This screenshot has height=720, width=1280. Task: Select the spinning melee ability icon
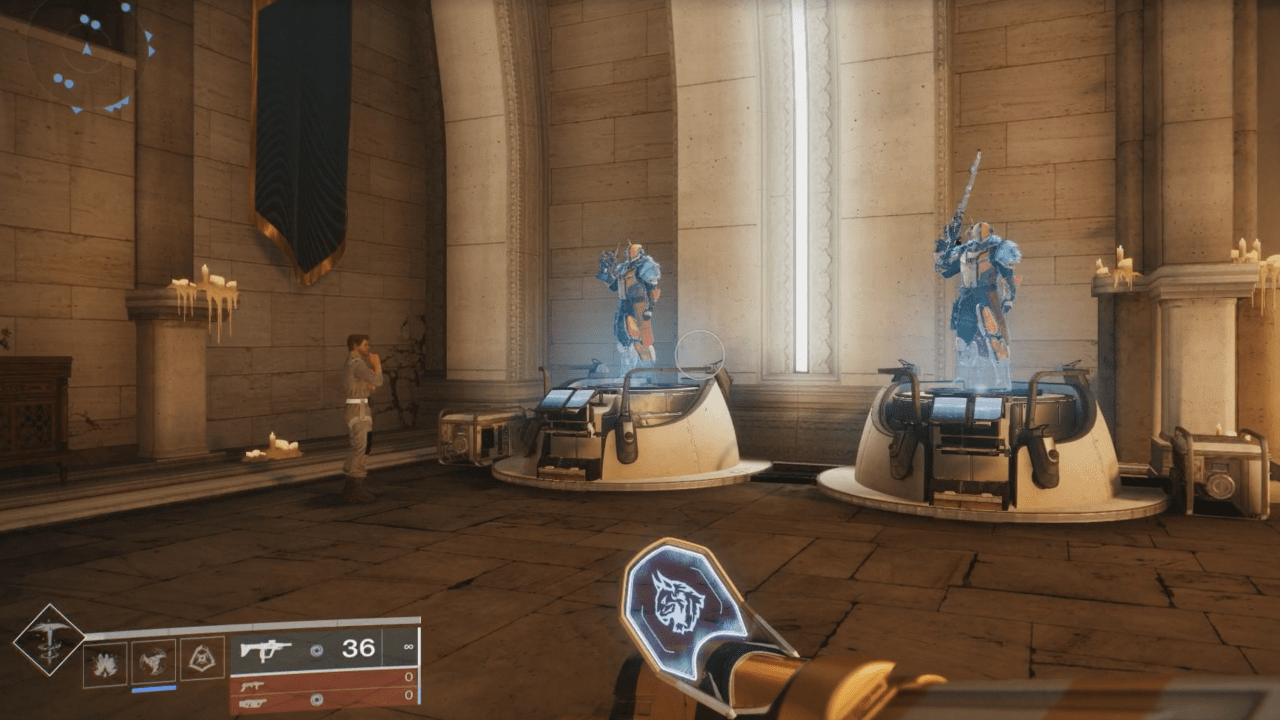pyautogui.click(x=153, y=660)
